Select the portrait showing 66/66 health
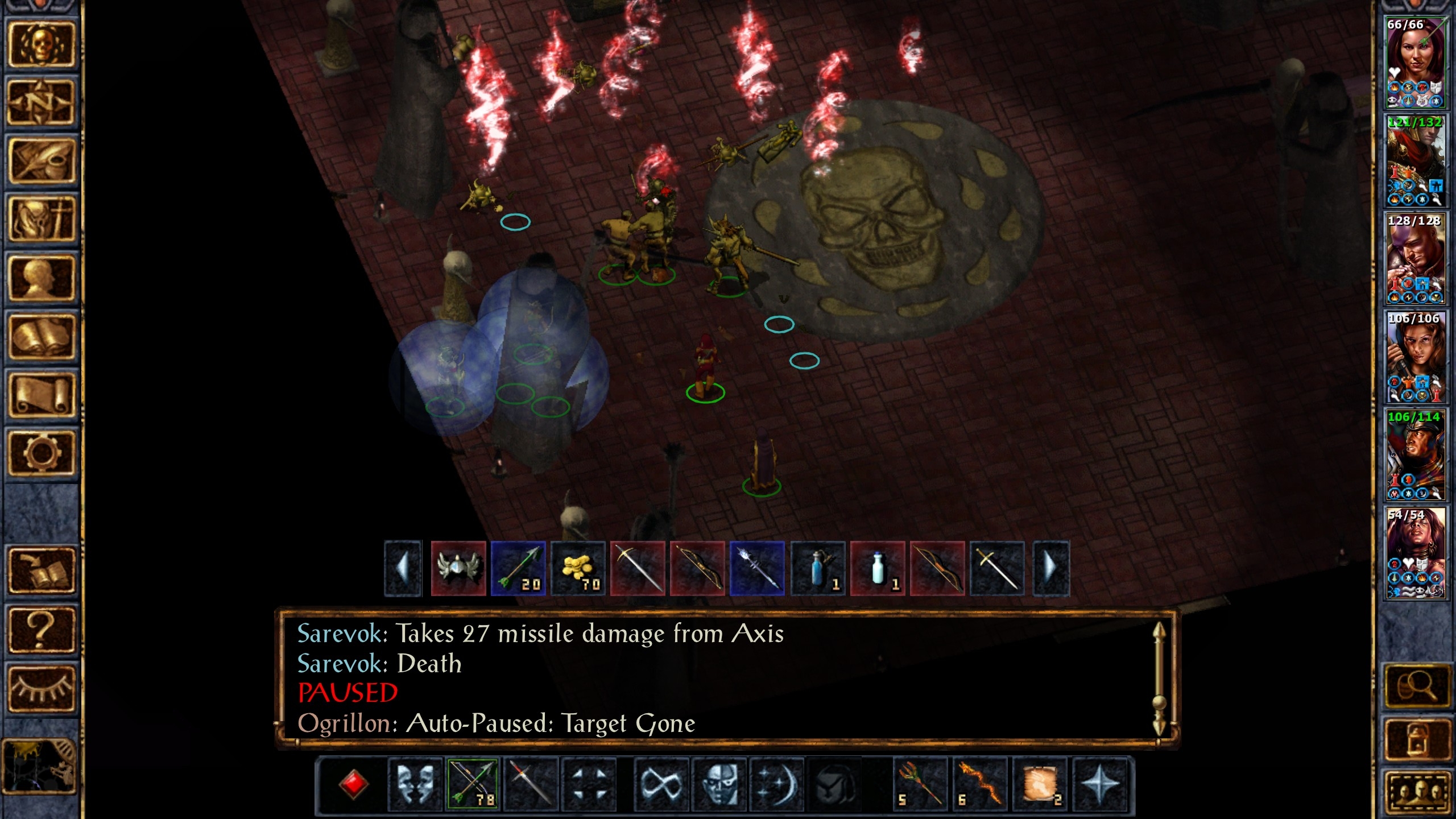1456x819 pixels. click(x=1414, y=63)
